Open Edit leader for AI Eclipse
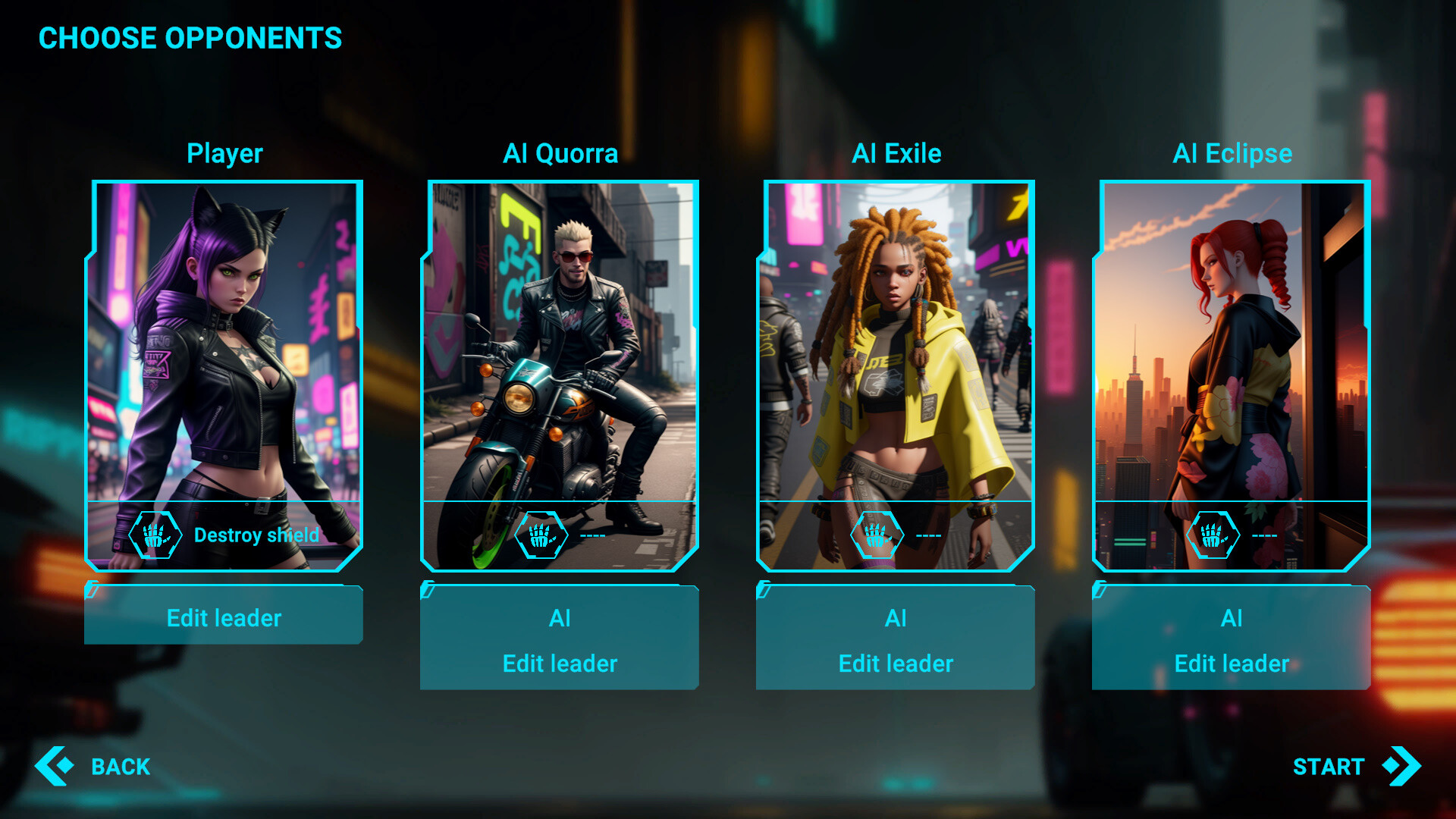1456x819 pixels. tap(1230, 664)
